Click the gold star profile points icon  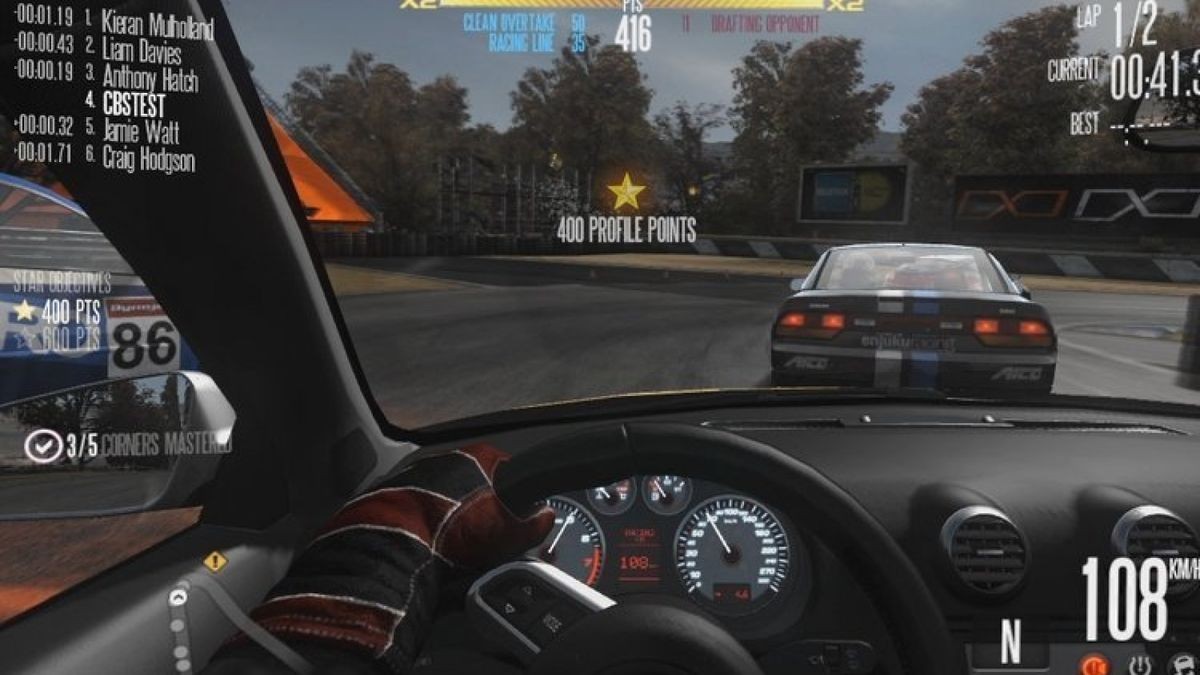626,191
